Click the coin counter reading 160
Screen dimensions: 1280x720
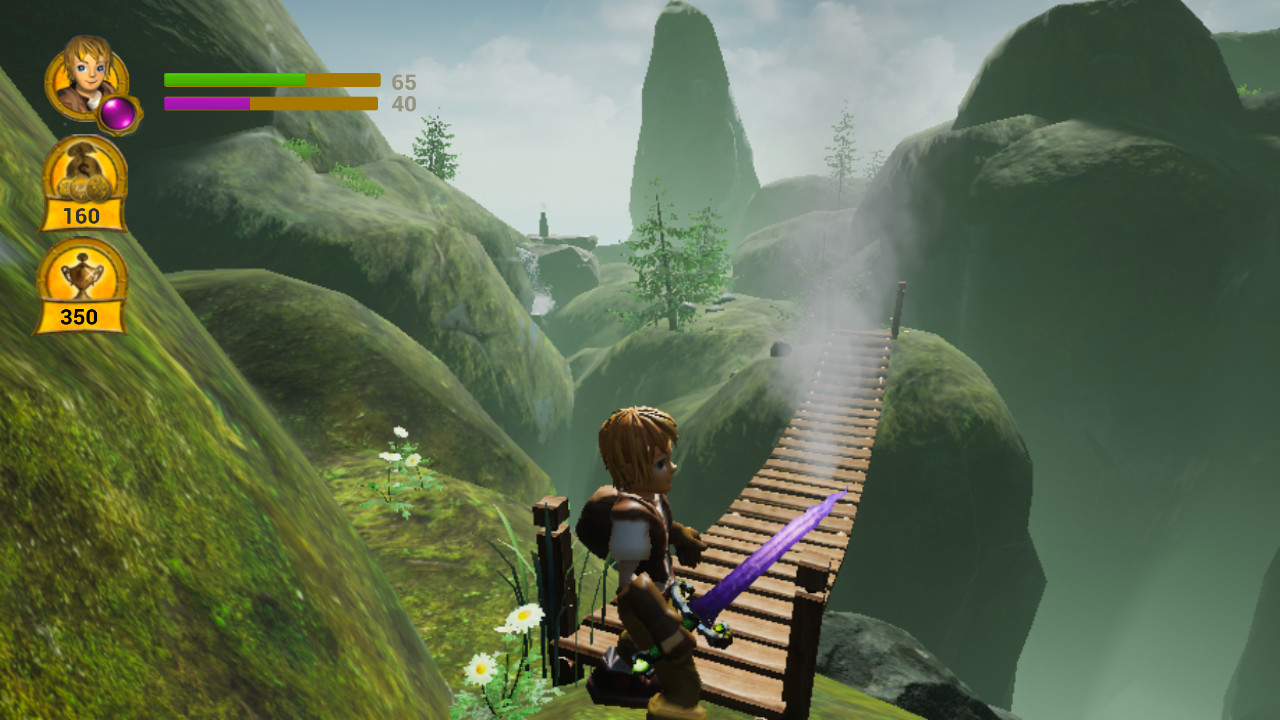(x=82, y=216)
